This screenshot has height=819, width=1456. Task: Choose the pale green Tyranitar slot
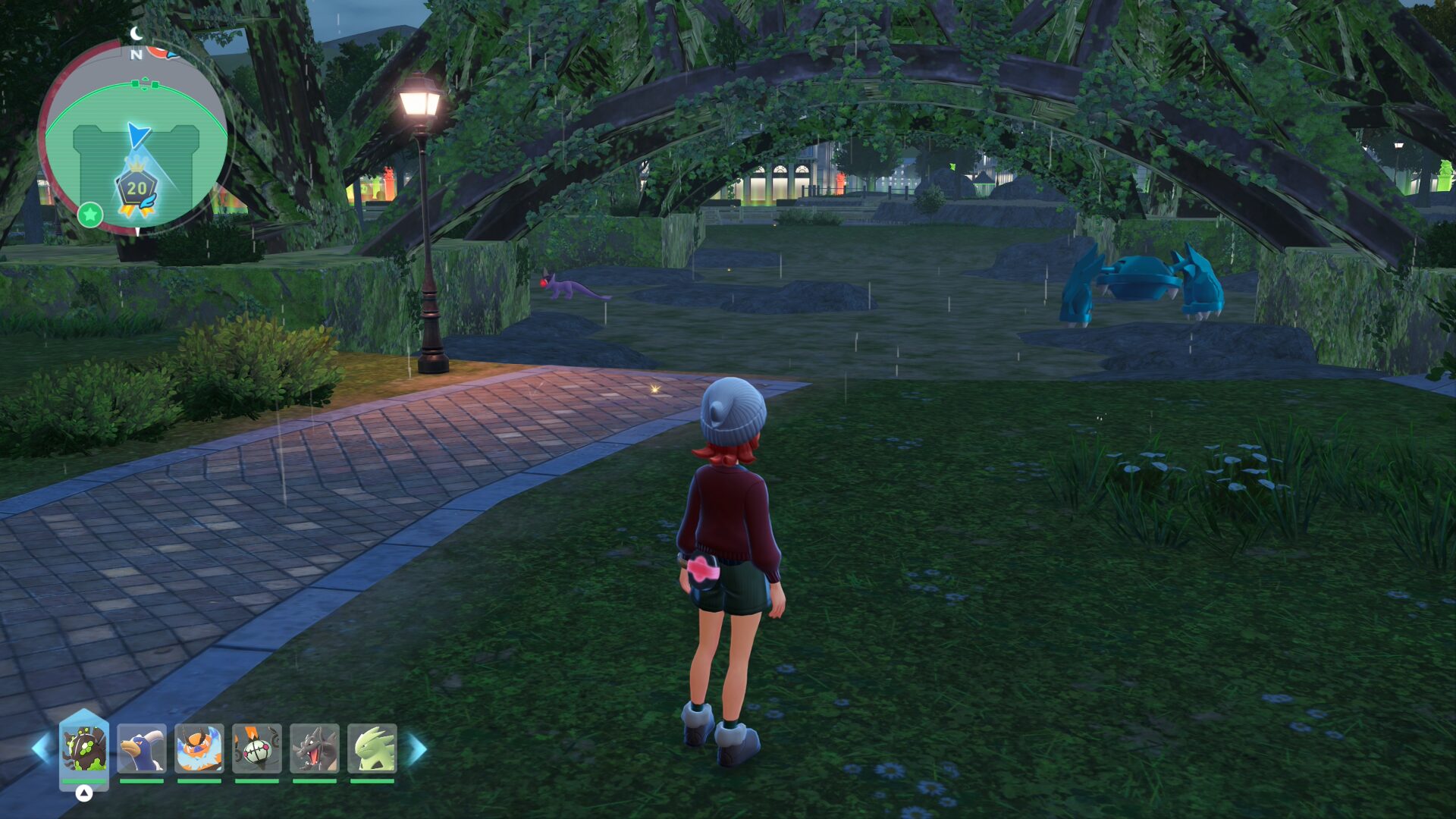372,748
